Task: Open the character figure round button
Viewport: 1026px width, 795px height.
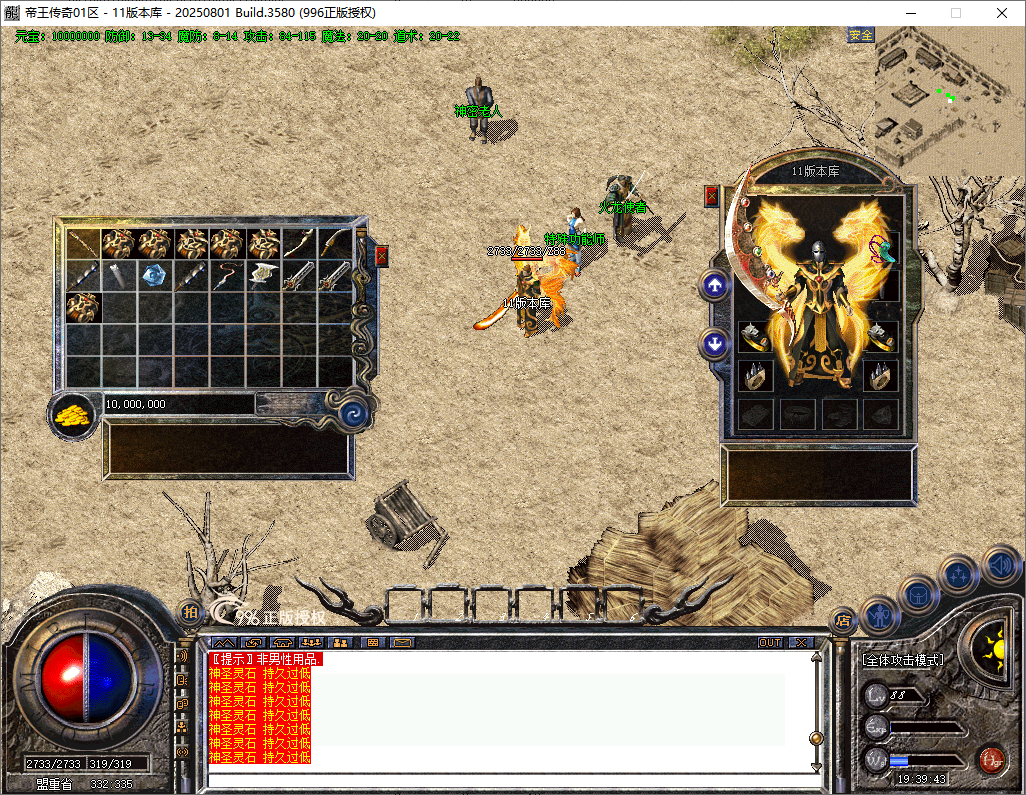Action: click(880, 613)
